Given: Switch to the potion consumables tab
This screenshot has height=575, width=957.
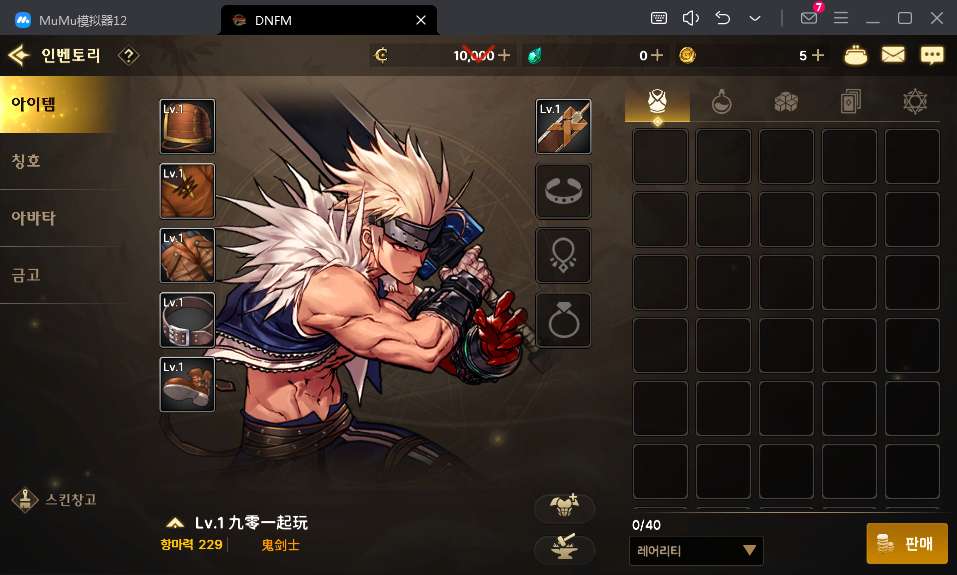Looking at the screenshot, I should [721, 101].
